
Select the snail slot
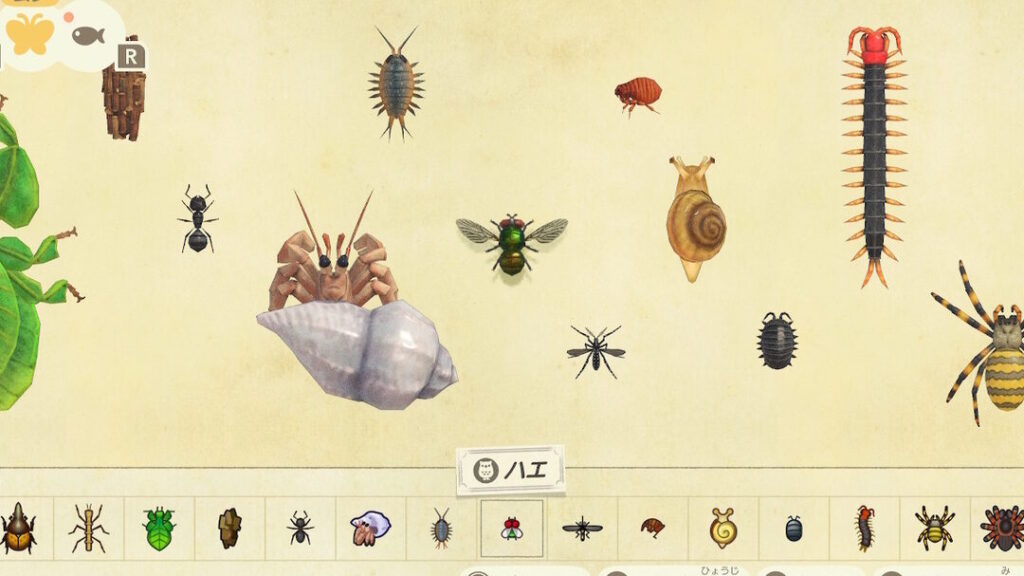click(x=723, y=528)
